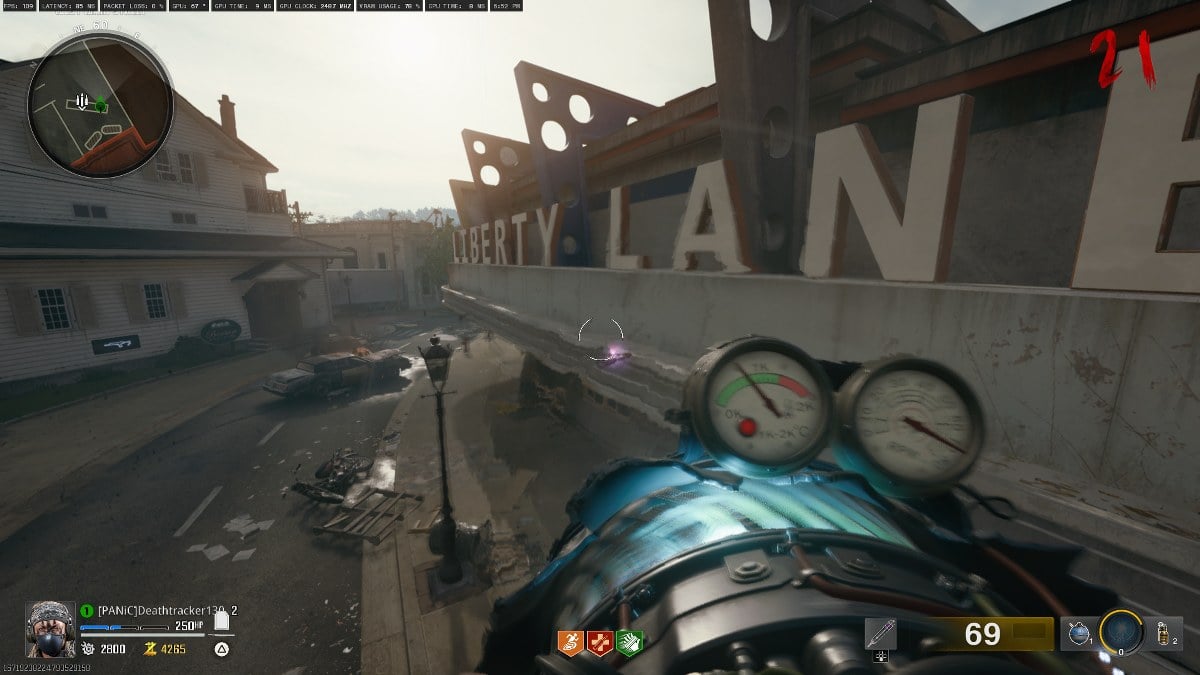Select the syringe self-revive icon
The height and width of the screenshot is (675, 1200).
881,634
